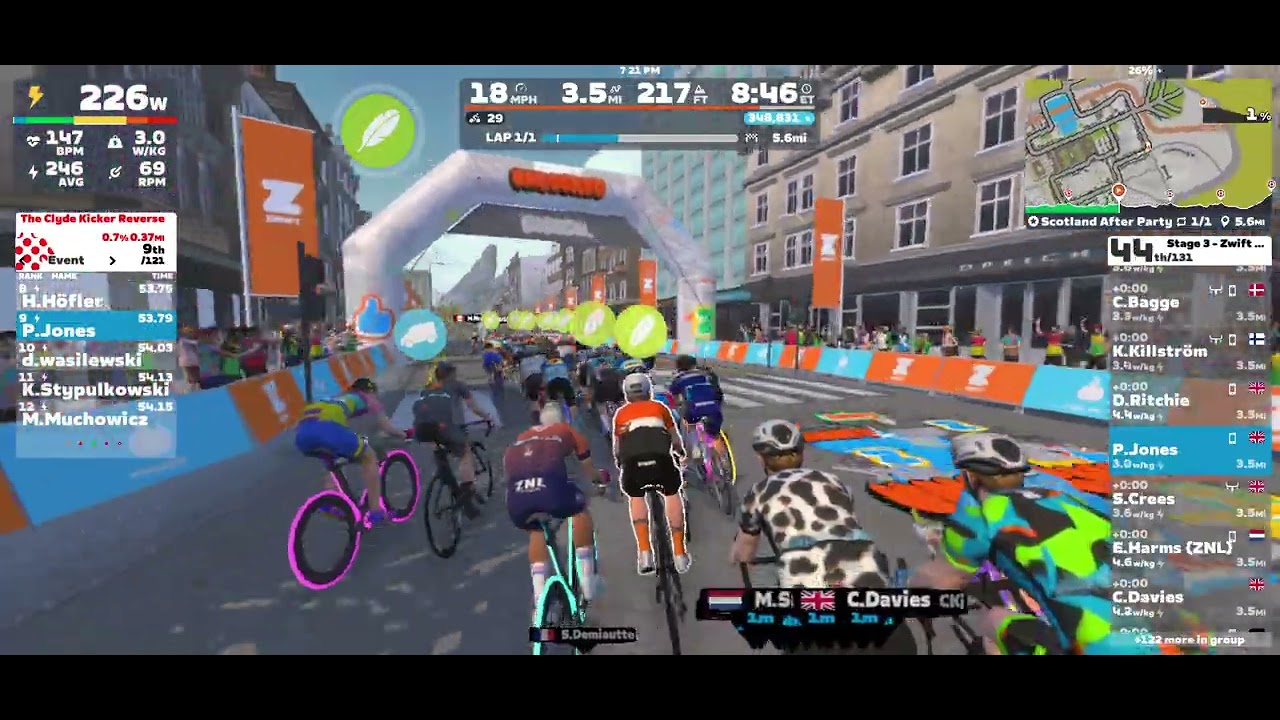1280x720 pixels.
Task: Choose K.Stypulkowski on the segment leaderboard
Action: (95, 389)
